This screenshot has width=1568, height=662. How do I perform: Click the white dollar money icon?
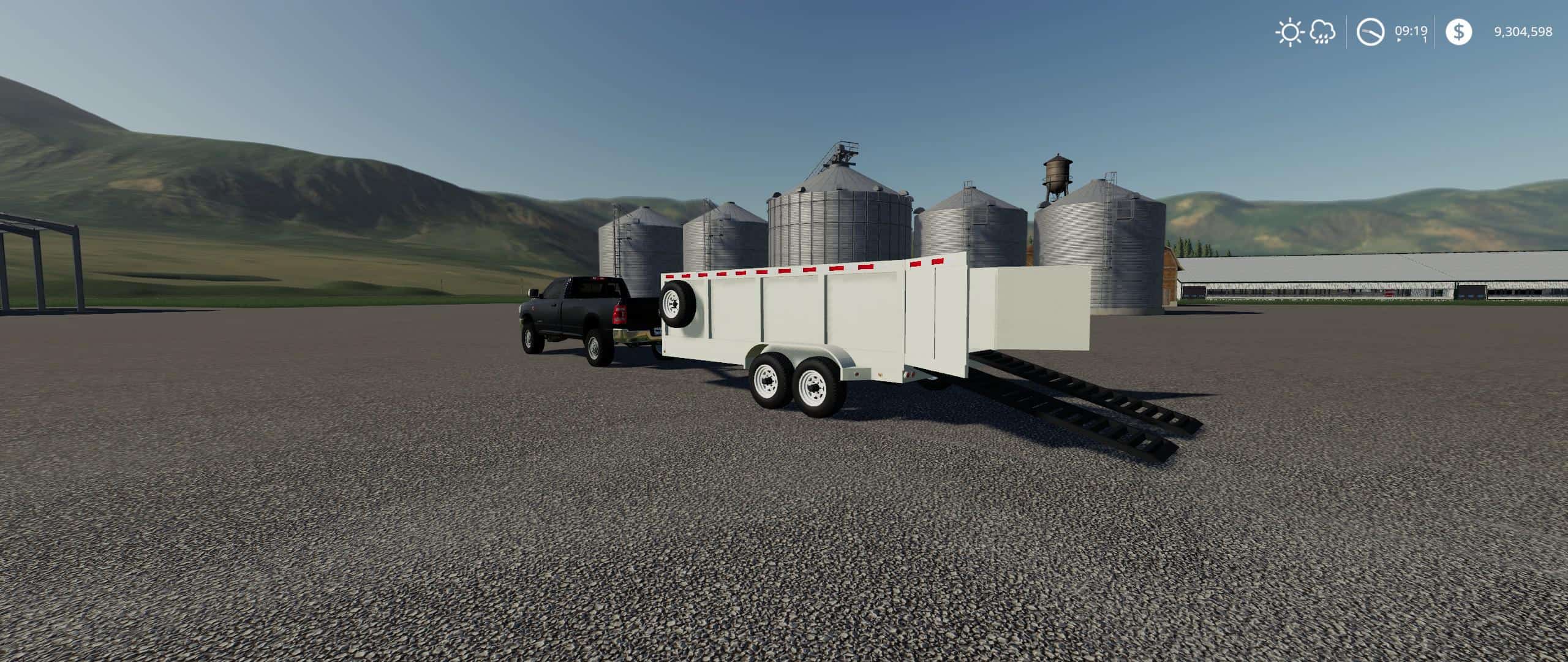tap(1458, 32)
